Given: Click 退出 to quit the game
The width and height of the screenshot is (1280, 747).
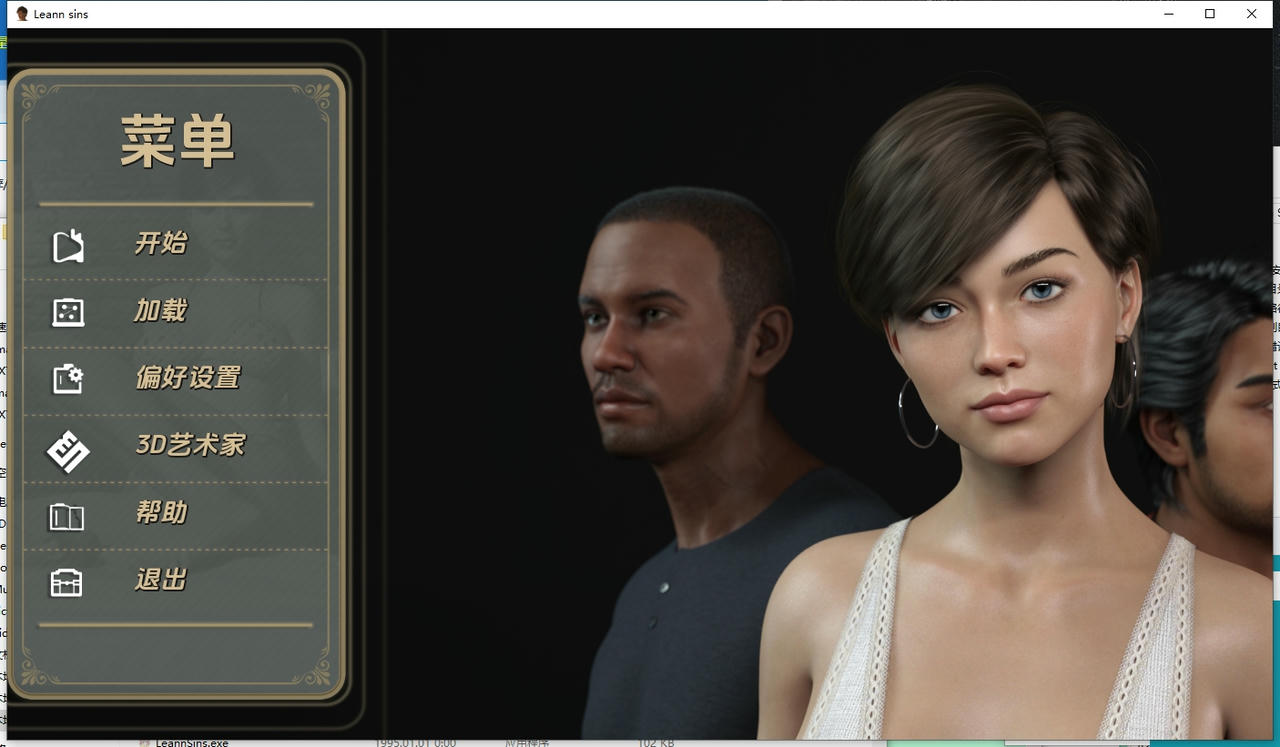Looking at the screenshot, I should click(160, 580).
